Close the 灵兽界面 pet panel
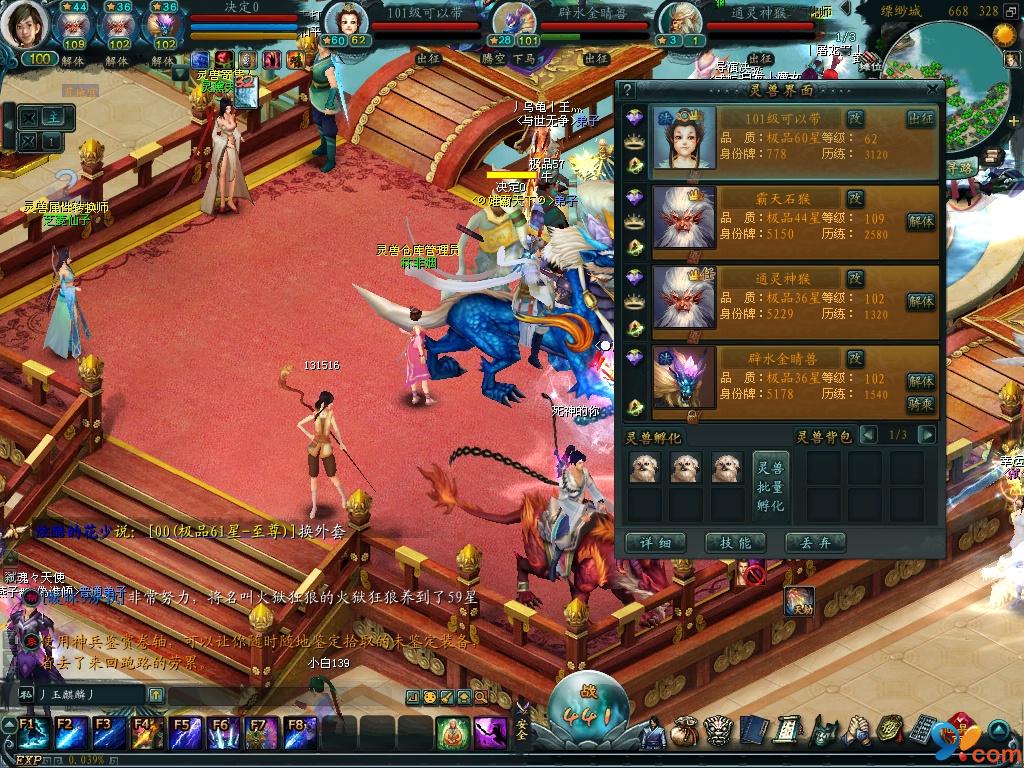 [x=932, y=89]
